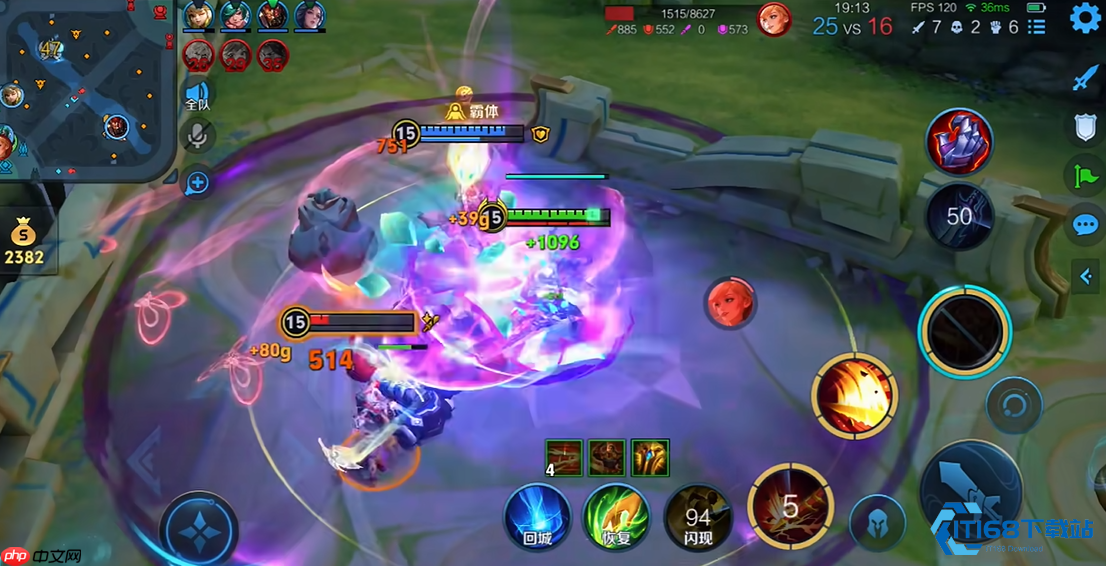Use the 回城 recall spell

(537, 516)
